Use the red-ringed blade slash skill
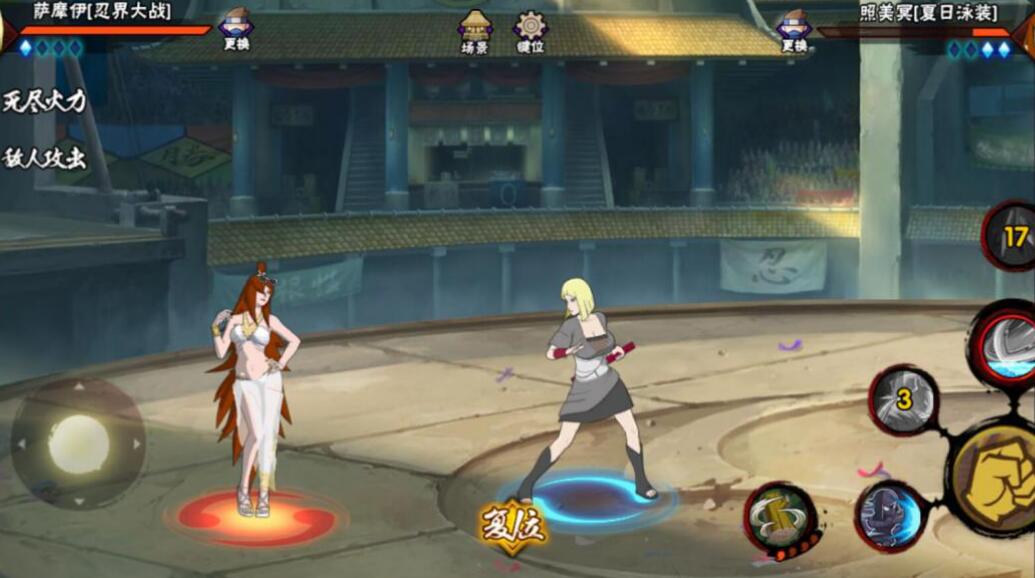Viewport: 1035px width, 578px height. pos(1005,345)
